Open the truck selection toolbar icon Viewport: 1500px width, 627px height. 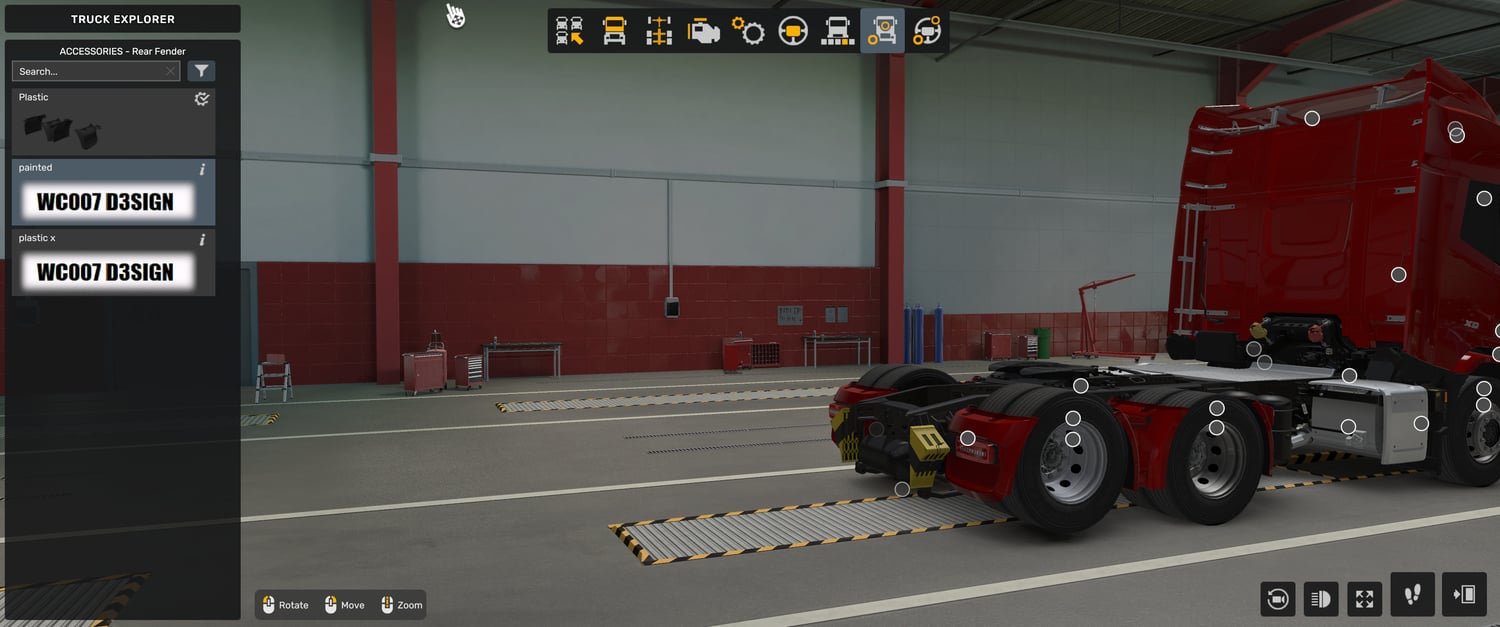pyautogui.click(x=570, y=31)
